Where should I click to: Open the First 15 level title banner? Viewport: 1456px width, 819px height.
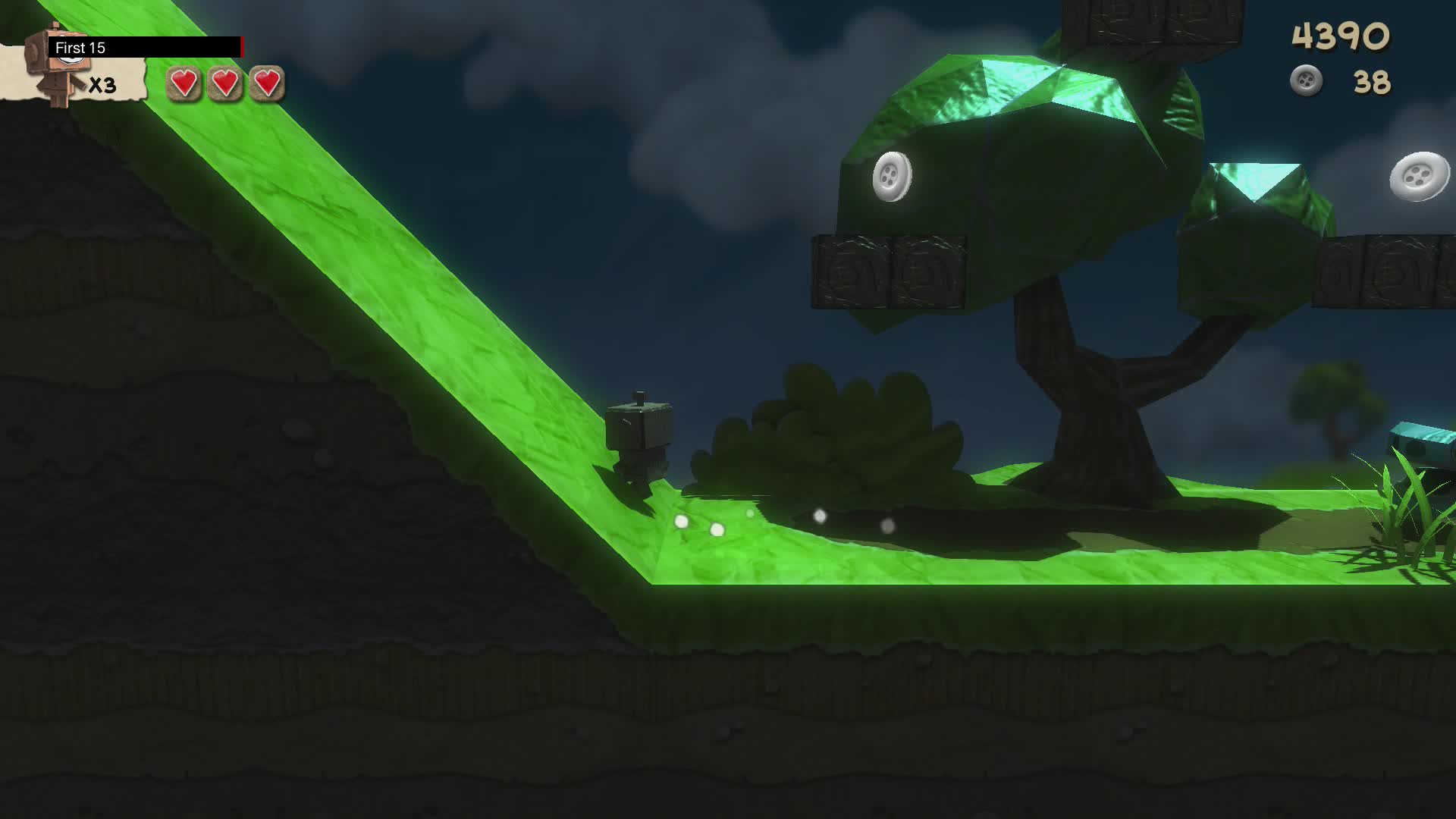tap(80, 47)
